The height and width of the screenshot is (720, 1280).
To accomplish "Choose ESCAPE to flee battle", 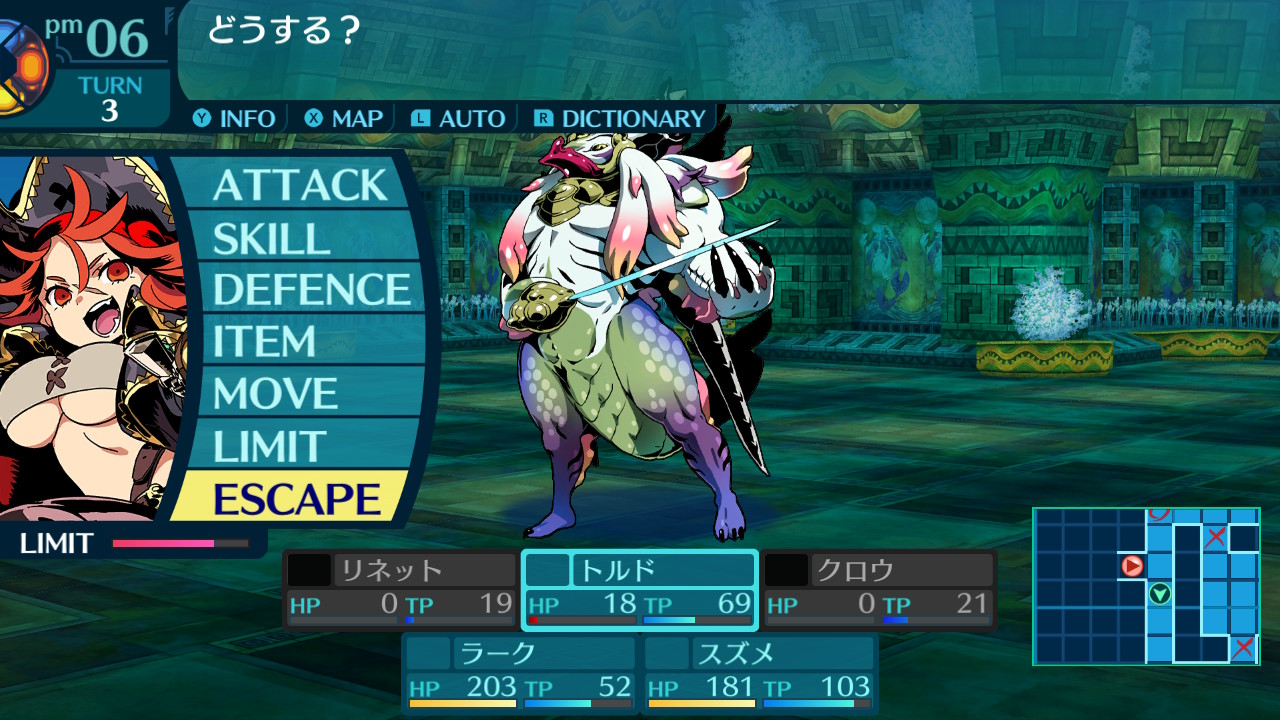I will pos(297,499).
